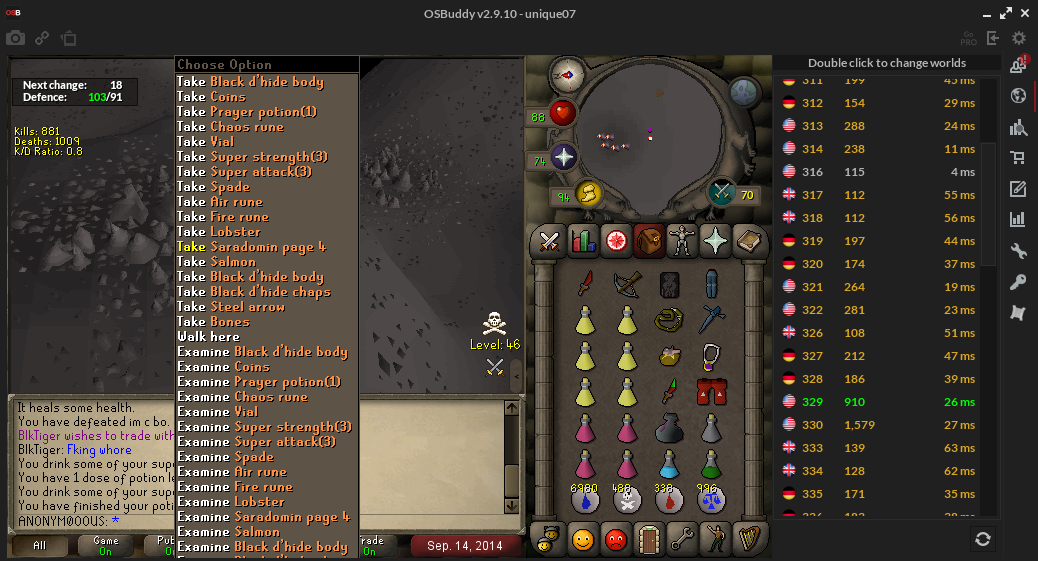Image resolution: width=1038 pixels, height=561 pixels.
Task: Choose Examine Lobster in the menu
Action: [x=231, y=502]
